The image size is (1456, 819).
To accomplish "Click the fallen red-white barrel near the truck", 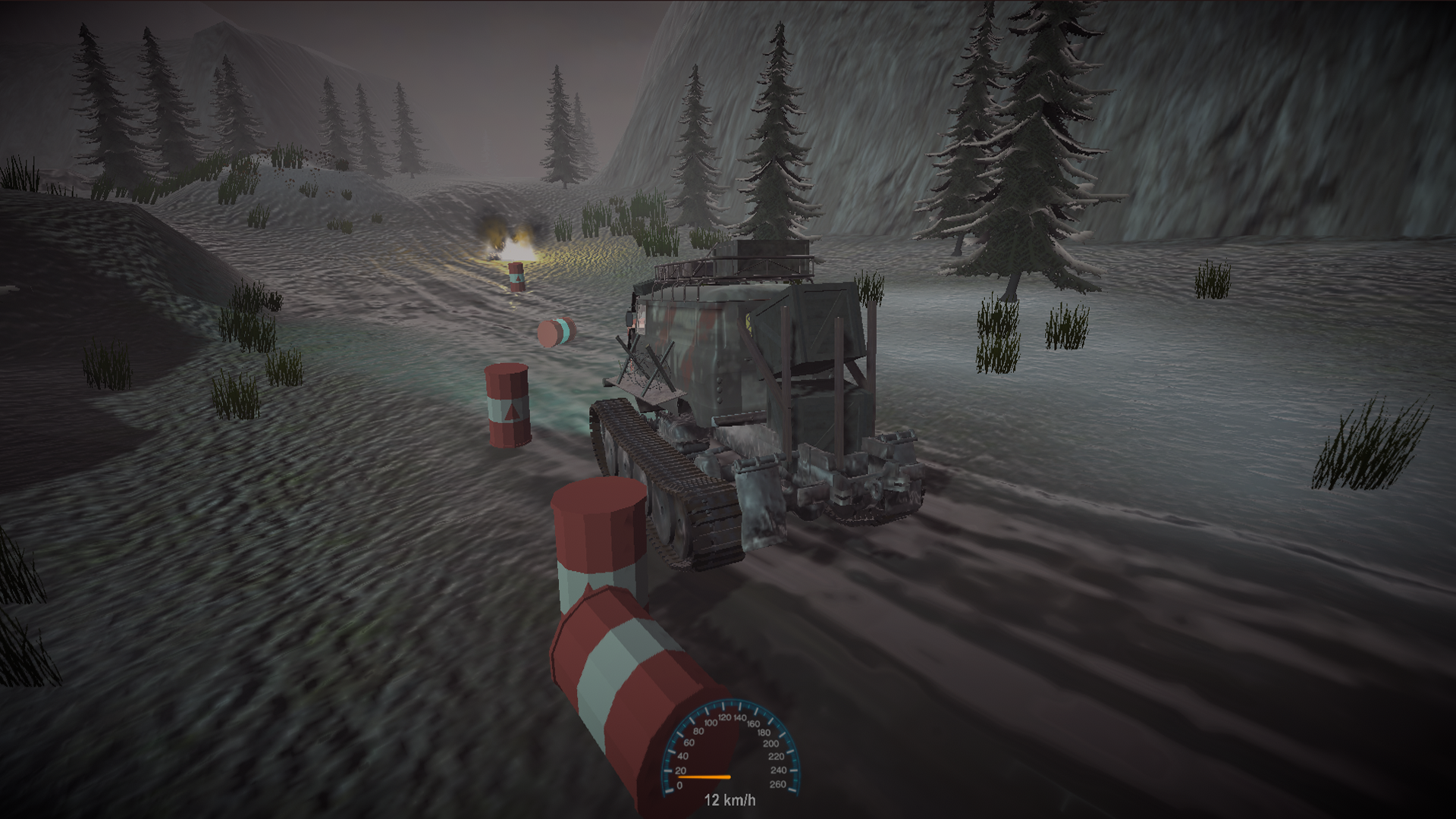I will click(556, 331).
